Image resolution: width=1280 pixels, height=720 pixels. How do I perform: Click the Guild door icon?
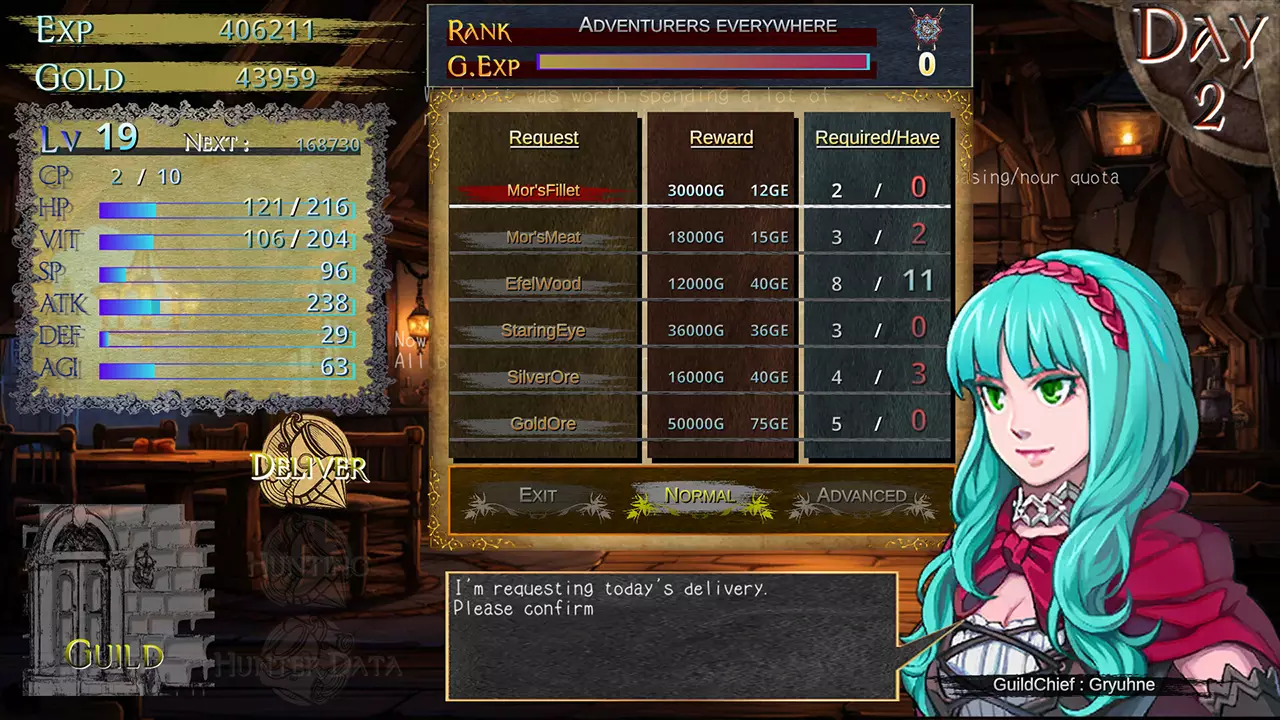pos(114,600)
